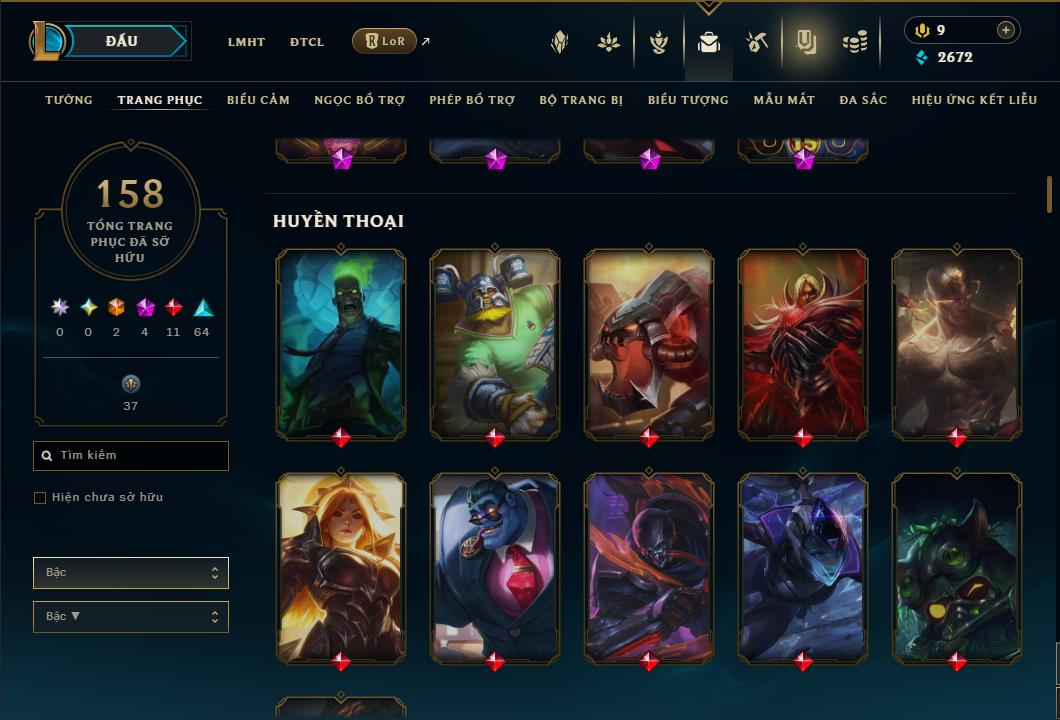Open the LoR external link
Screen dimensions: 1060x720
pyautogui.click(x=385, y=41)
